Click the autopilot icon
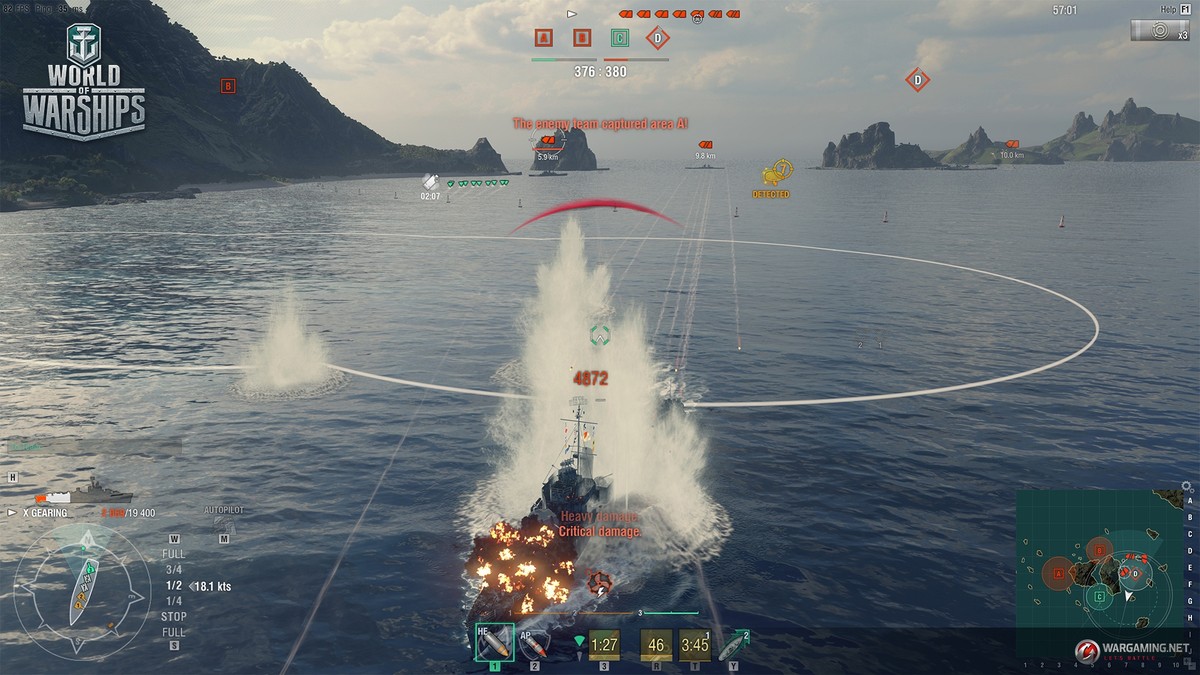1200x675 pixels. pos(224,523)
